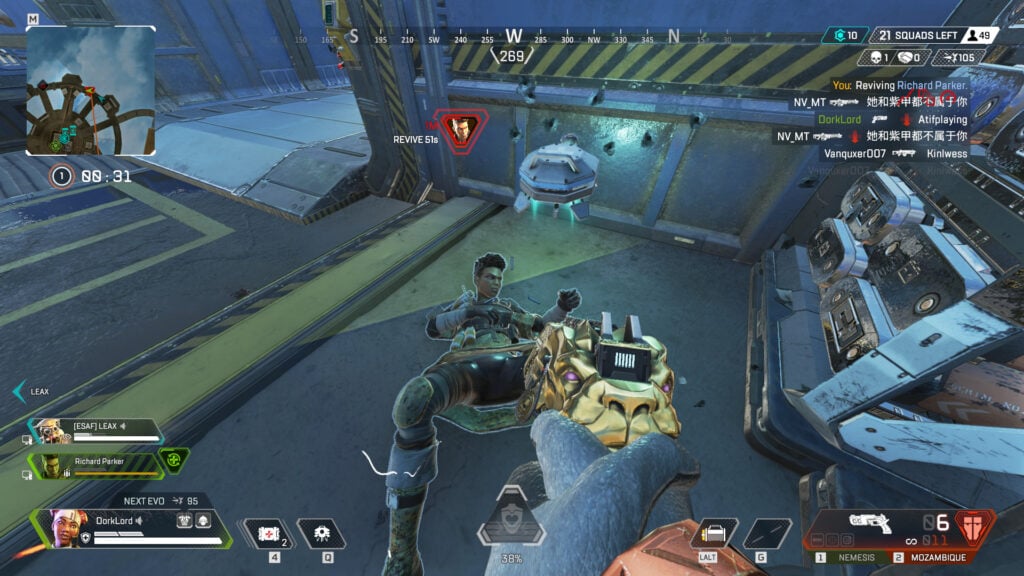Activate the tactical ability icon

coord(321,533)
